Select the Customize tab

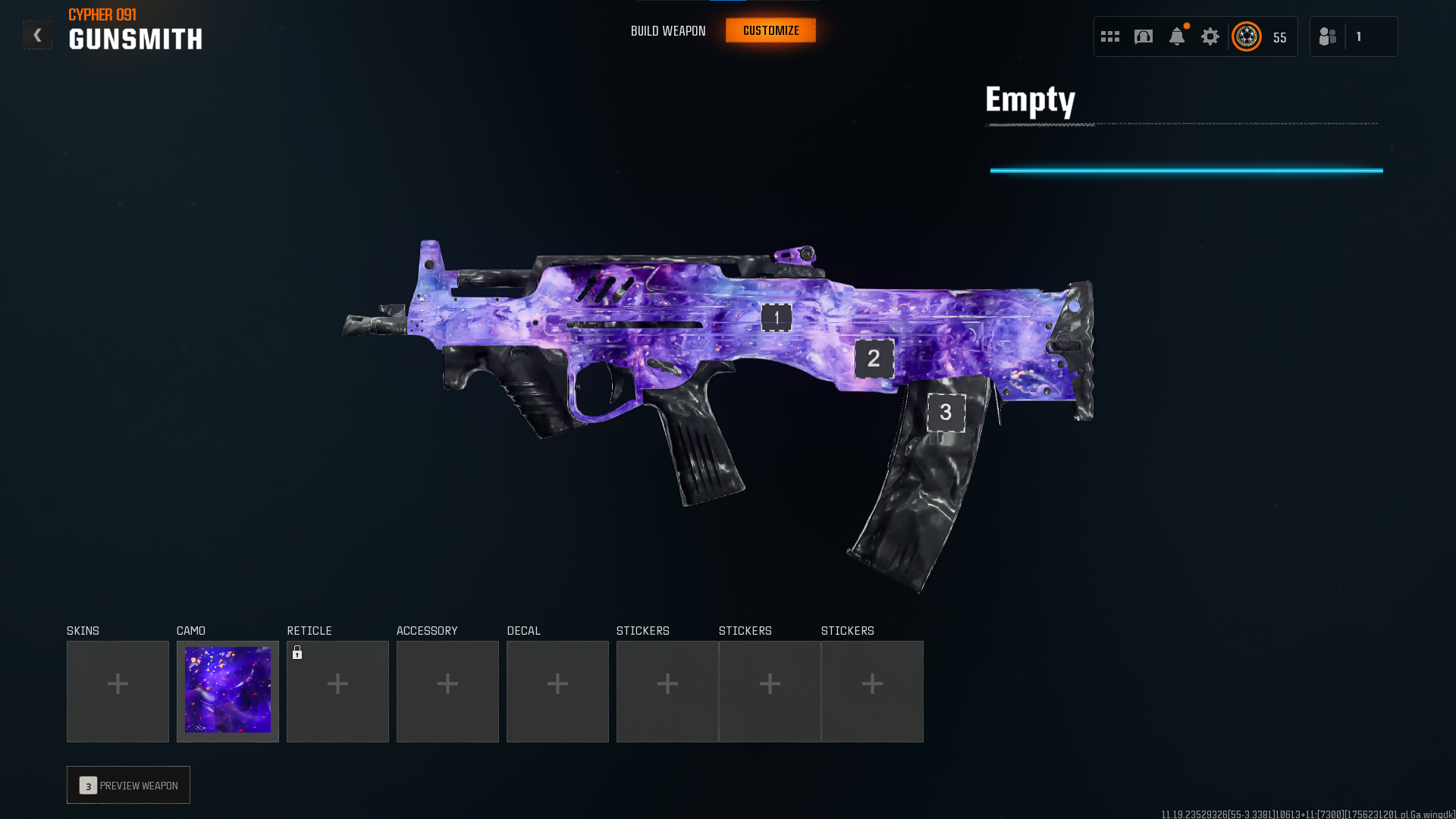click(770, 30)
